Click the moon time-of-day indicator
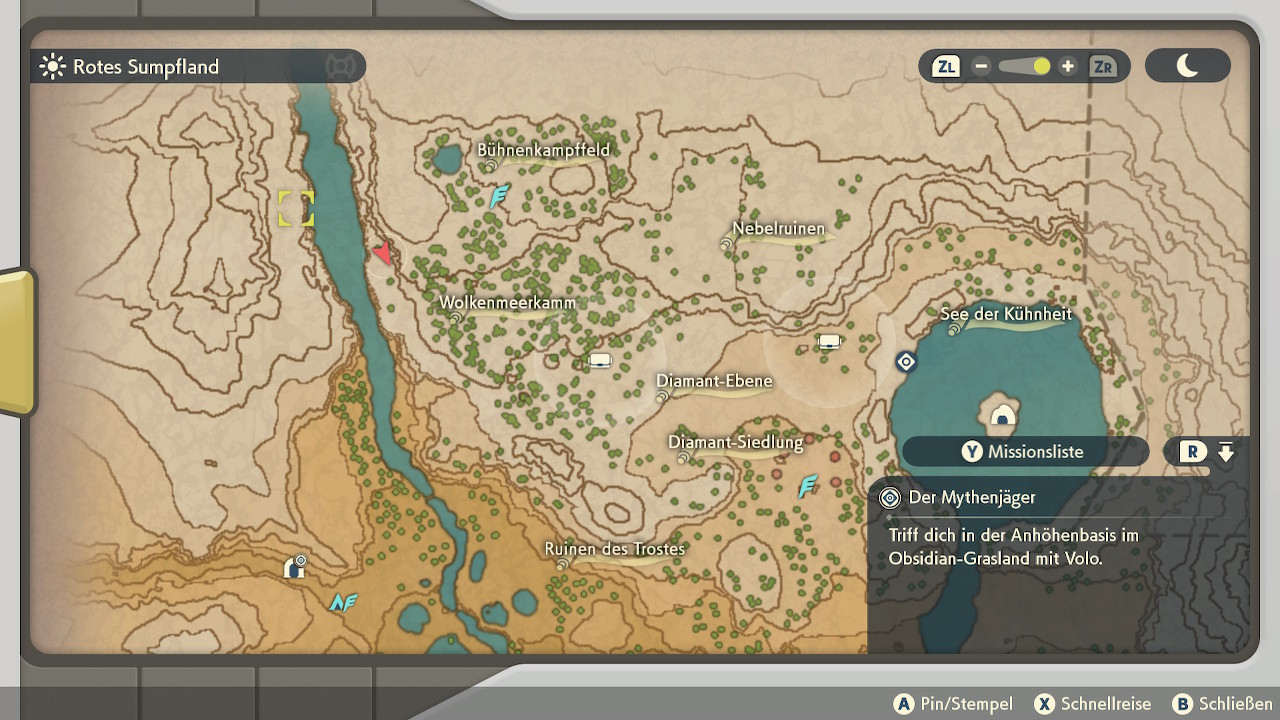The width and height of the screenshot is (1280, 720). [1187, 67]
